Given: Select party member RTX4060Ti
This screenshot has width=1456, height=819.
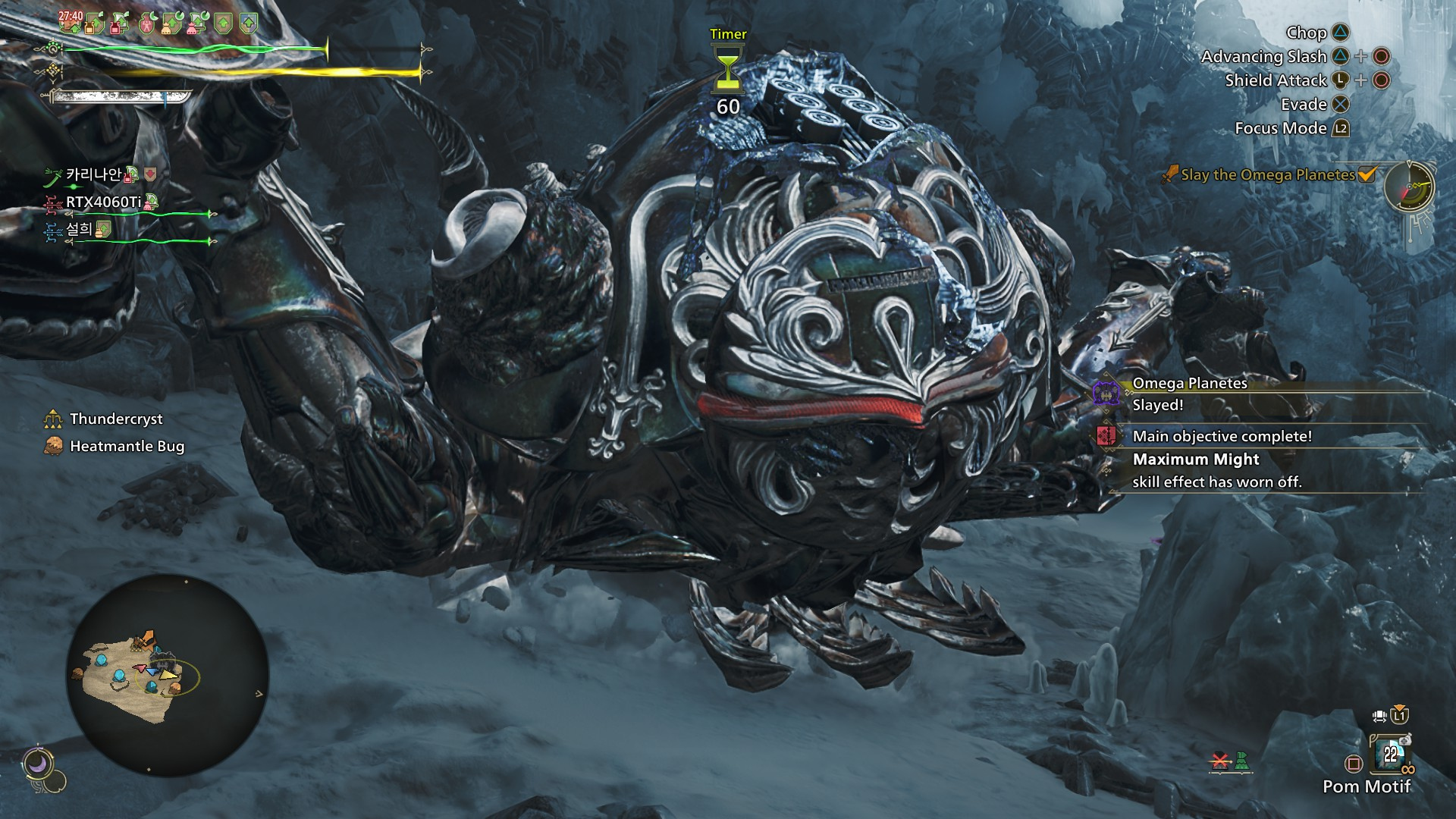Looking at the screenshot, I should [103, 202].
